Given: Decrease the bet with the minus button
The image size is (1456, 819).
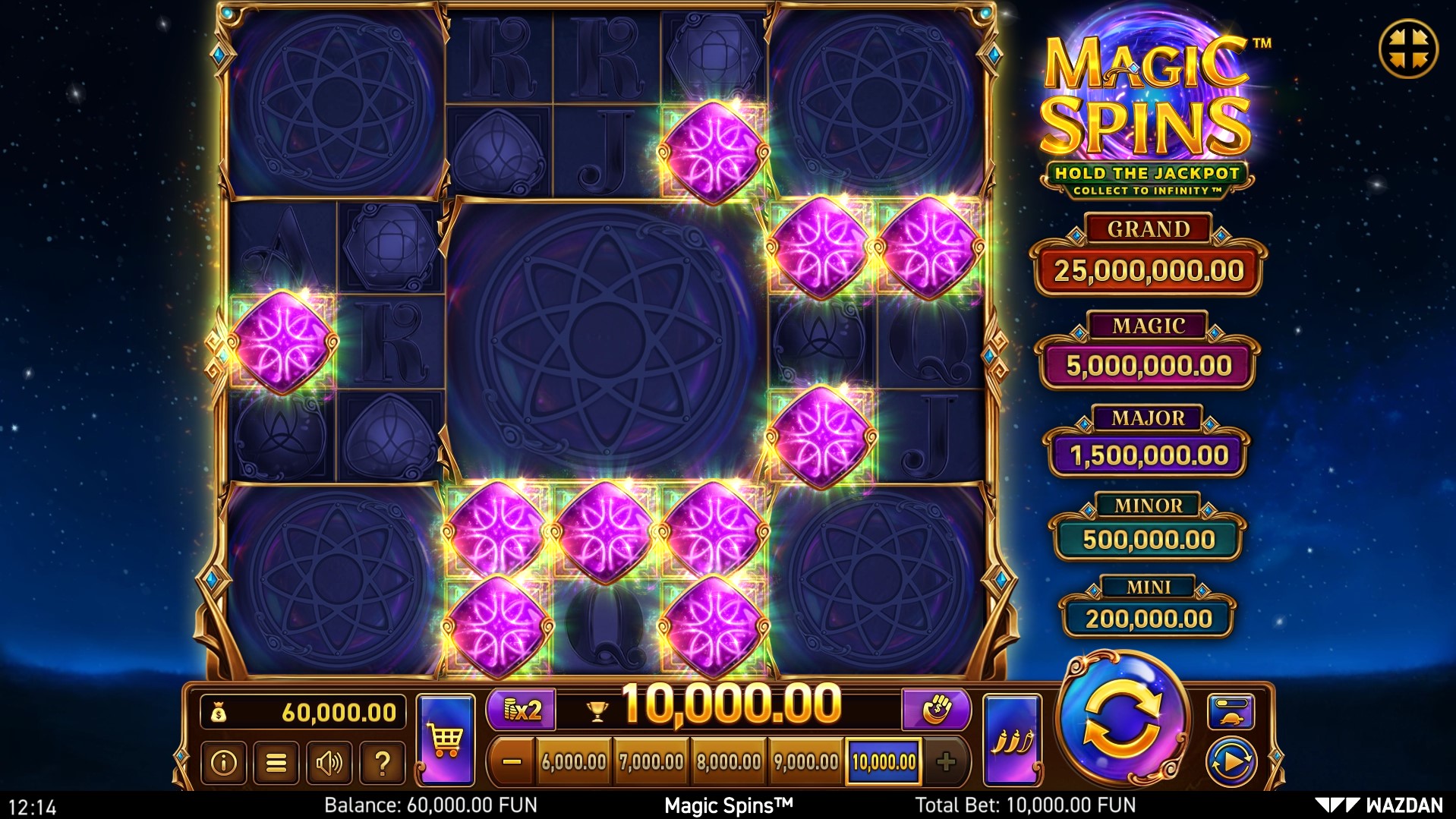Looking at the screenshot, I should [x=512, y=761].
